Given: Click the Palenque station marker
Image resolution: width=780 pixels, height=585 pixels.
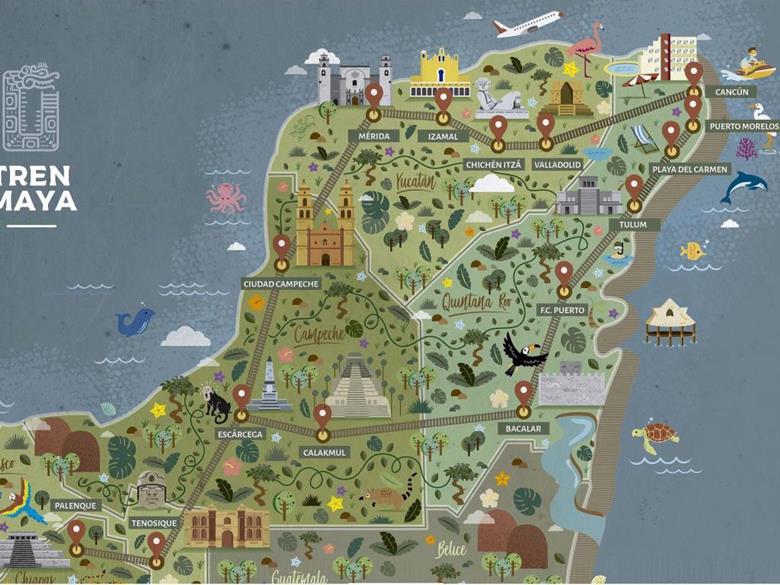Looking at the screenshot, I should (x=76, y=533).
